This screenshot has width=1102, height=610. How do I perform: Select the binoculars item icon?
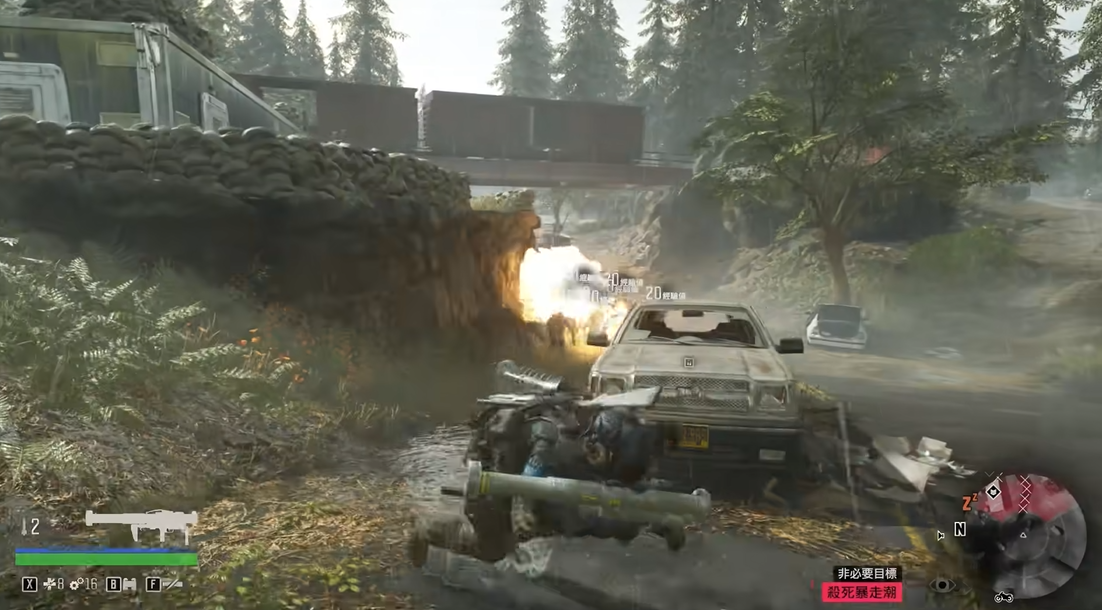(x=128, y=584)
